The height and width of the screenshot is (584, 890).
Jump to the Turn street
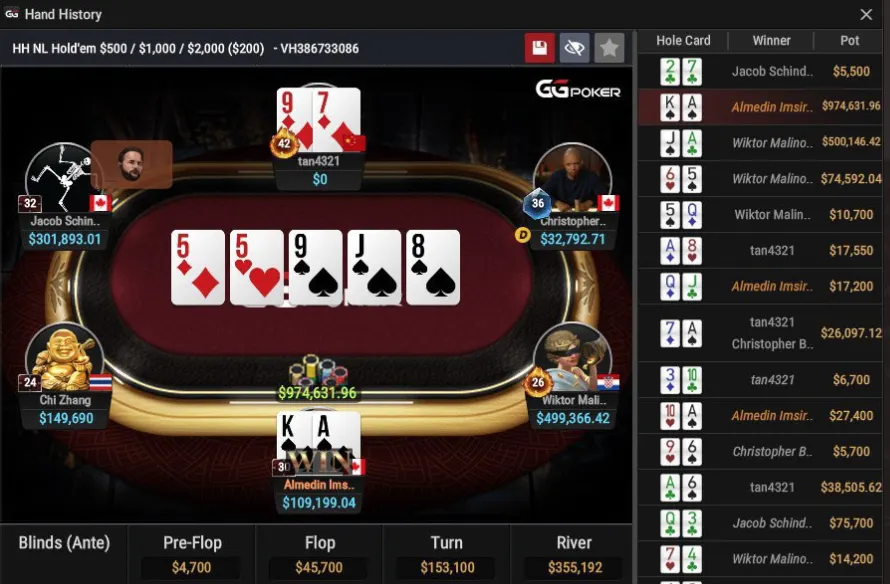[x=446, y=554]
